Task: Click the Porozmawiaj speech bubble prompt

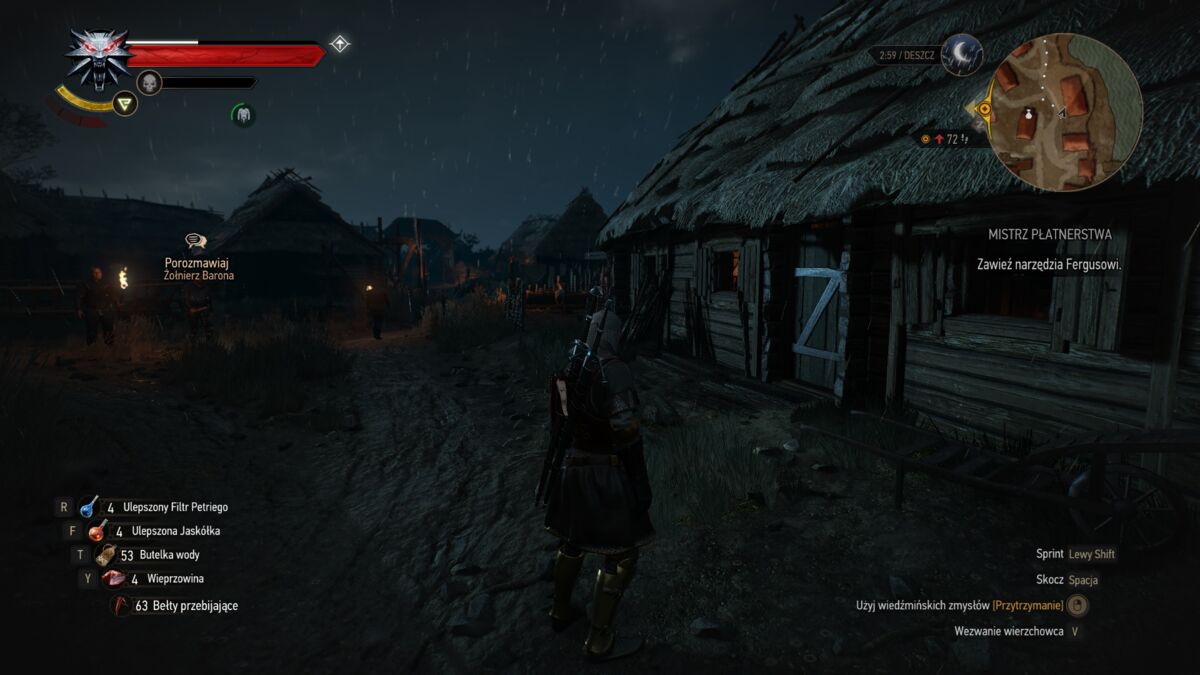Action: (x=196, y=241)
